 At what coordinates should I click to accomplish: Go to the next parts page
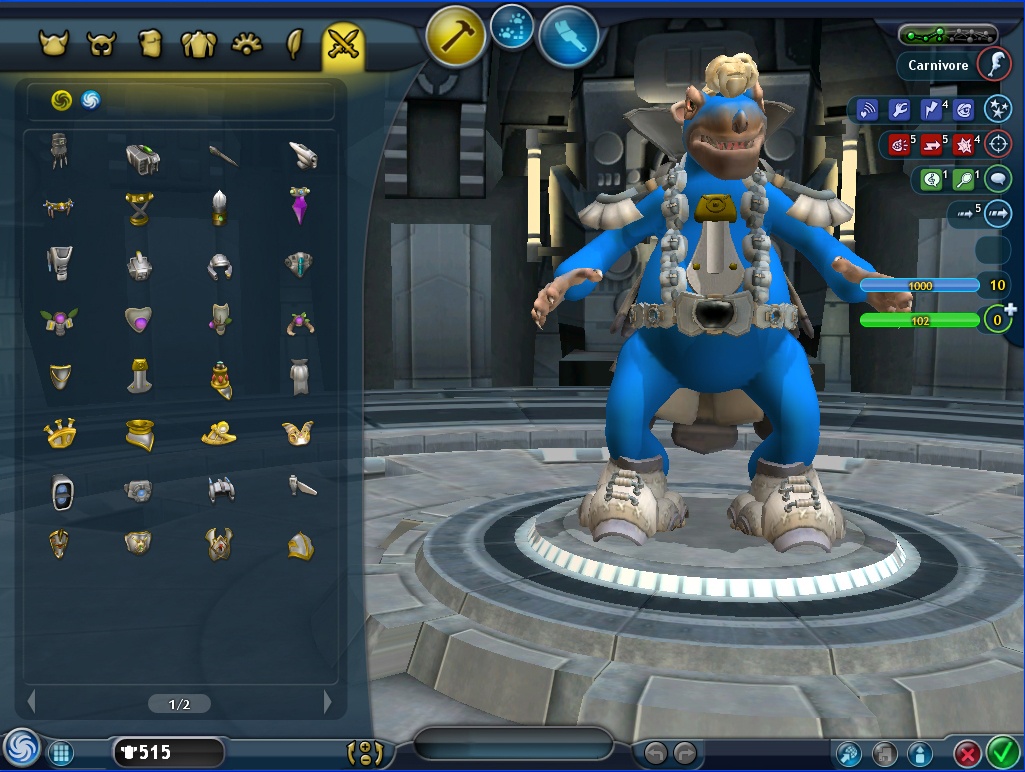327,703
